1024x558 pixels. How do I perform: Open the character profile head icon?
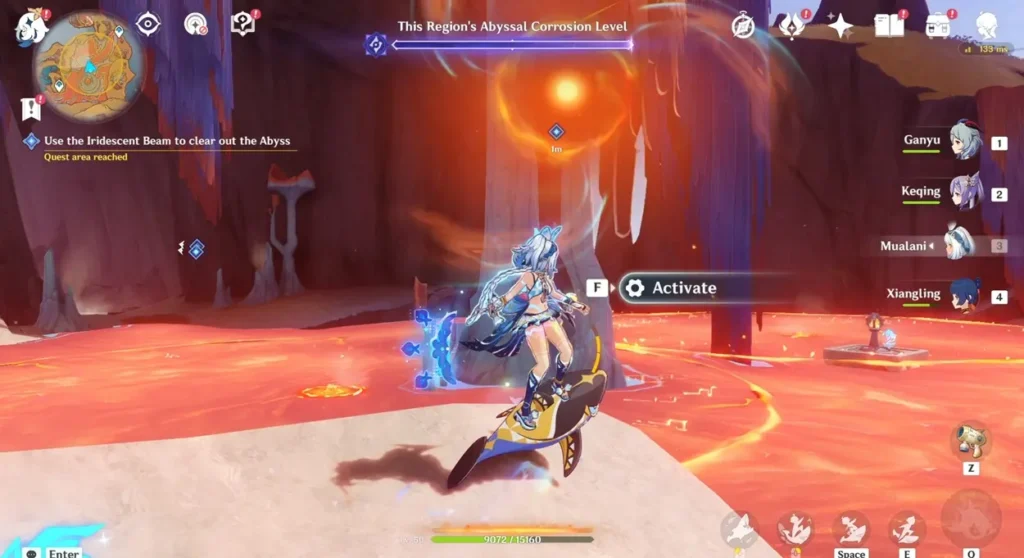click(x=986, y=26)
